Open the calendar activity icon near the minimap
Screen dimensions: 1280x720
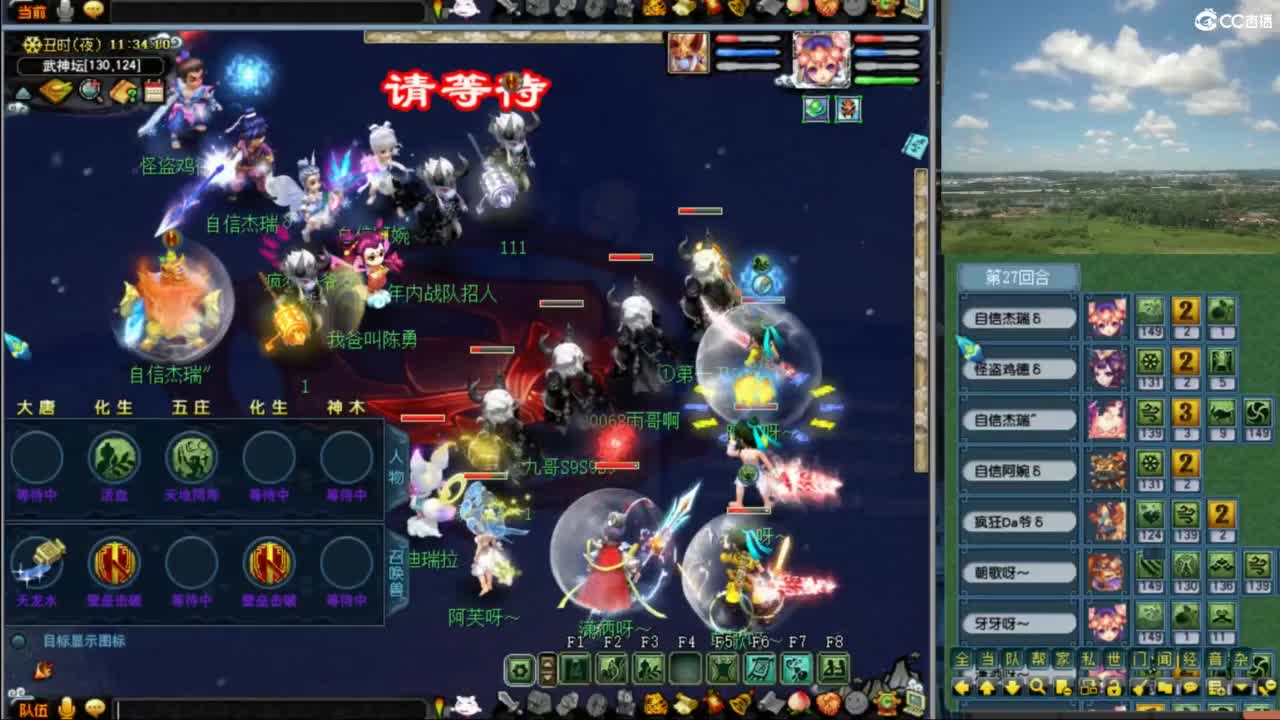coord(153,91)
